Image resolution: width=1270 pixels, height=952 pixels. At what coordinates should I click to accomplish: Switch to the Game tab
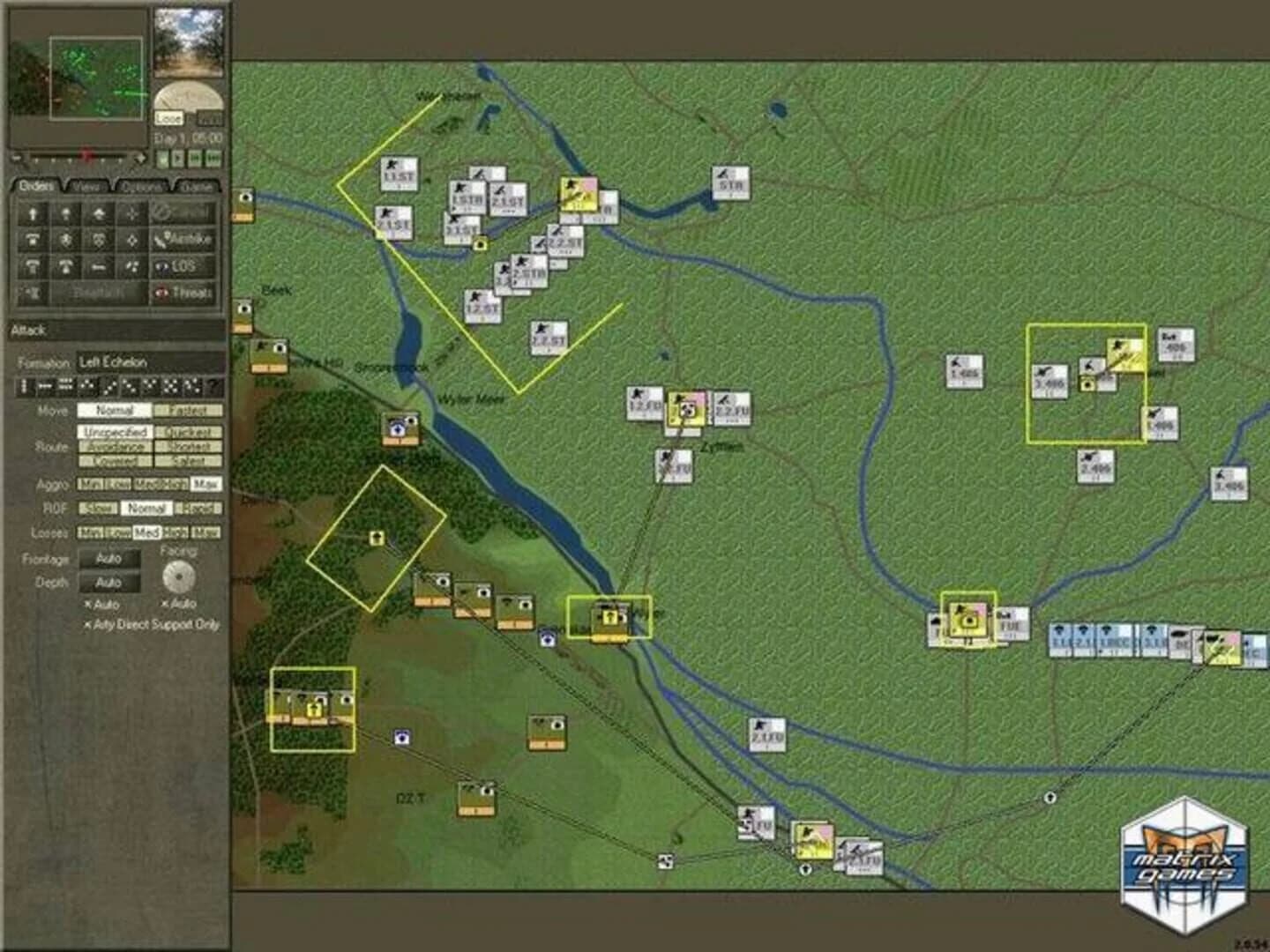click(x=196, y=186)
